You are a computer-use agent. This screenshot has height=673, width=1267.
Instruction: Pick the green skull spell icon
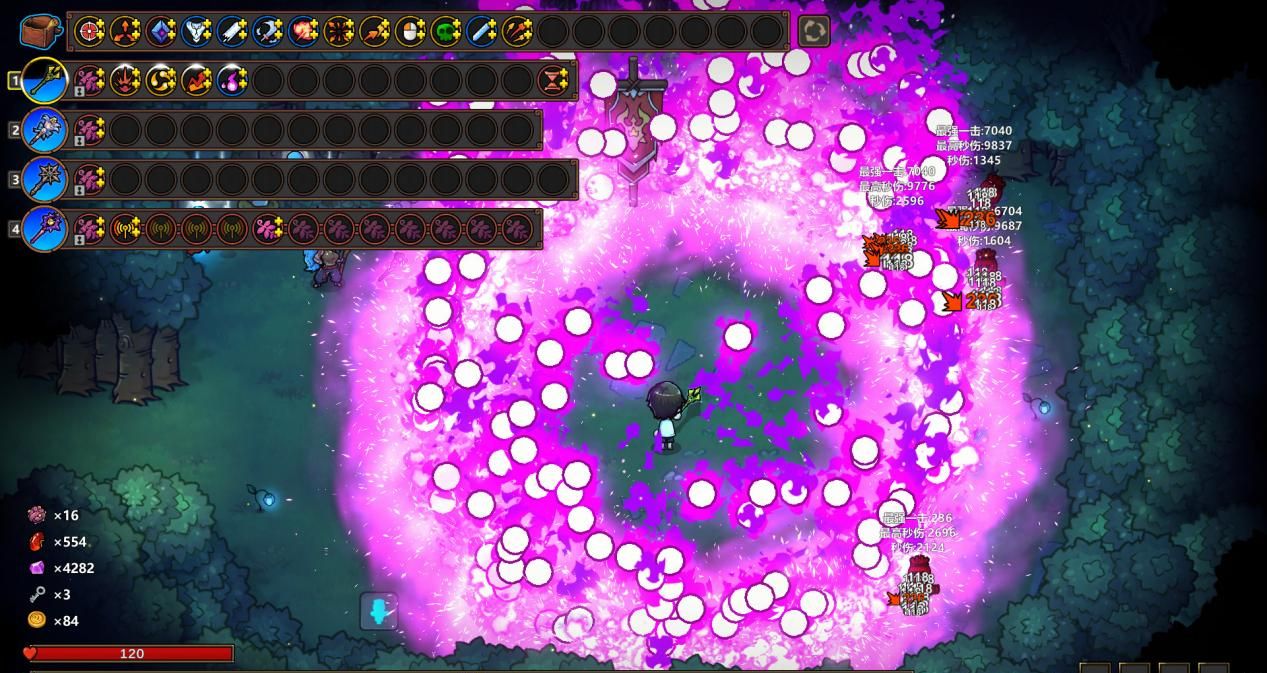point(445,32)
